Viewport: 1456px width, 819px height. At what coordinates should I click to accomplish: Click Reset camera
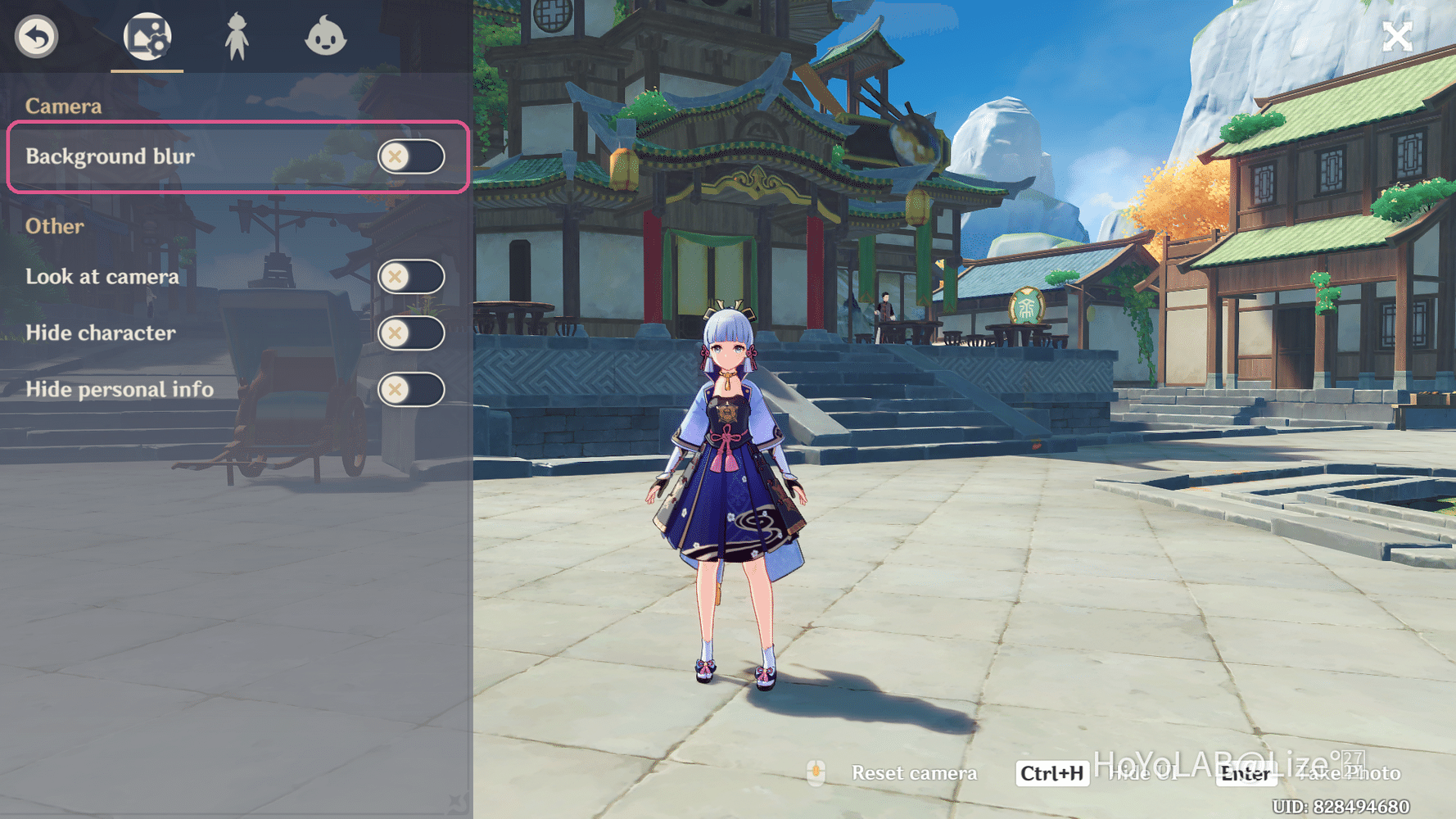pos(914,772)
